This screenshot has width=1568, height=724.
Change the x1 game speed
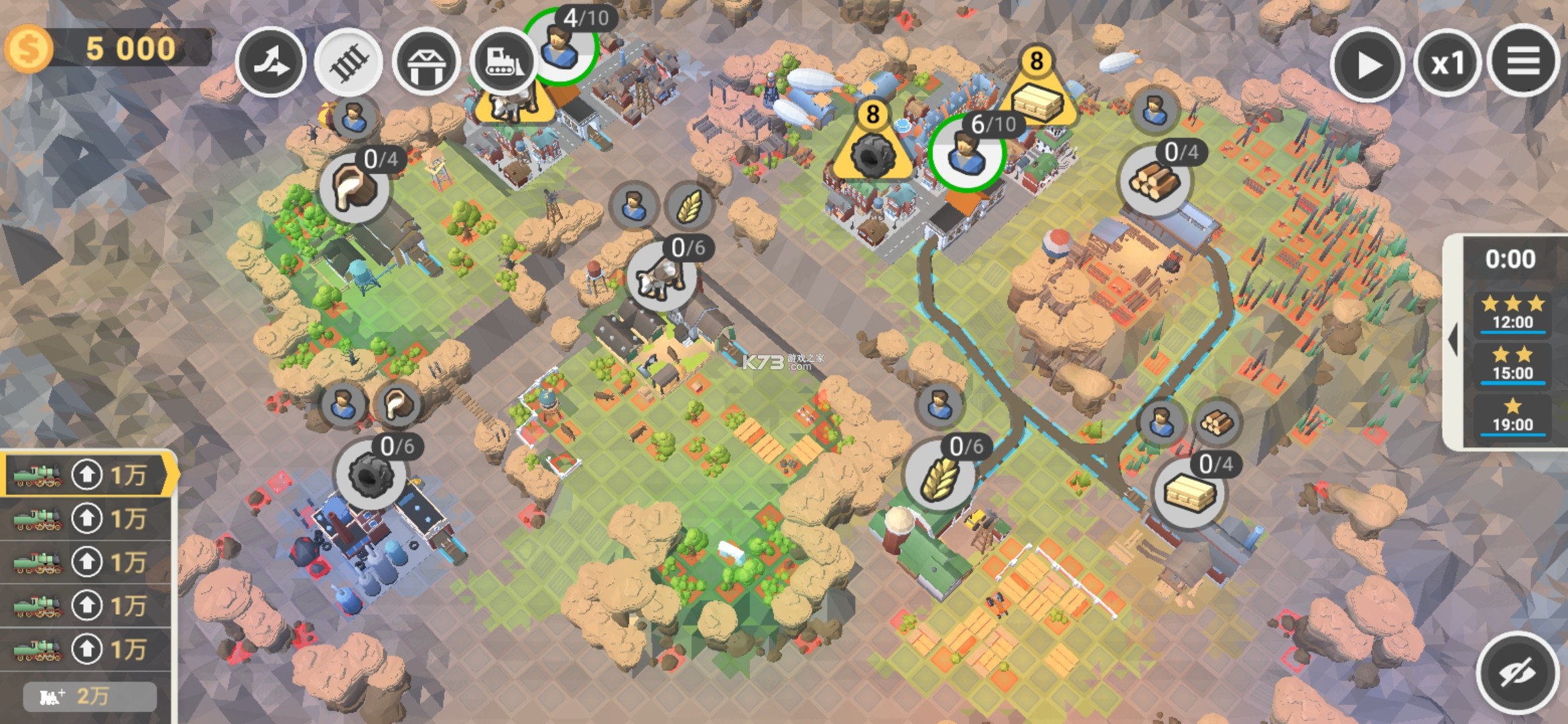[x=1447, y=64]
